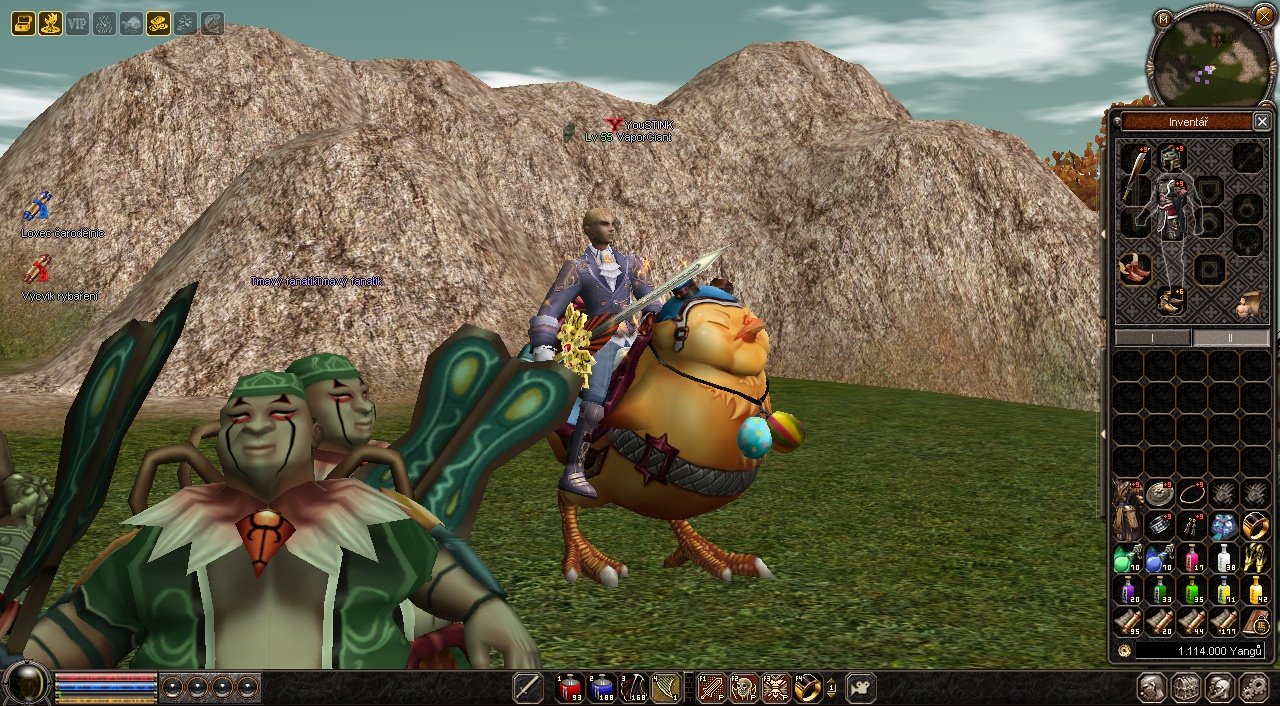Select the equipped boots slot
Image resolution: width=1280 pixels, height=706 pixels.
tap(1172, 300)
